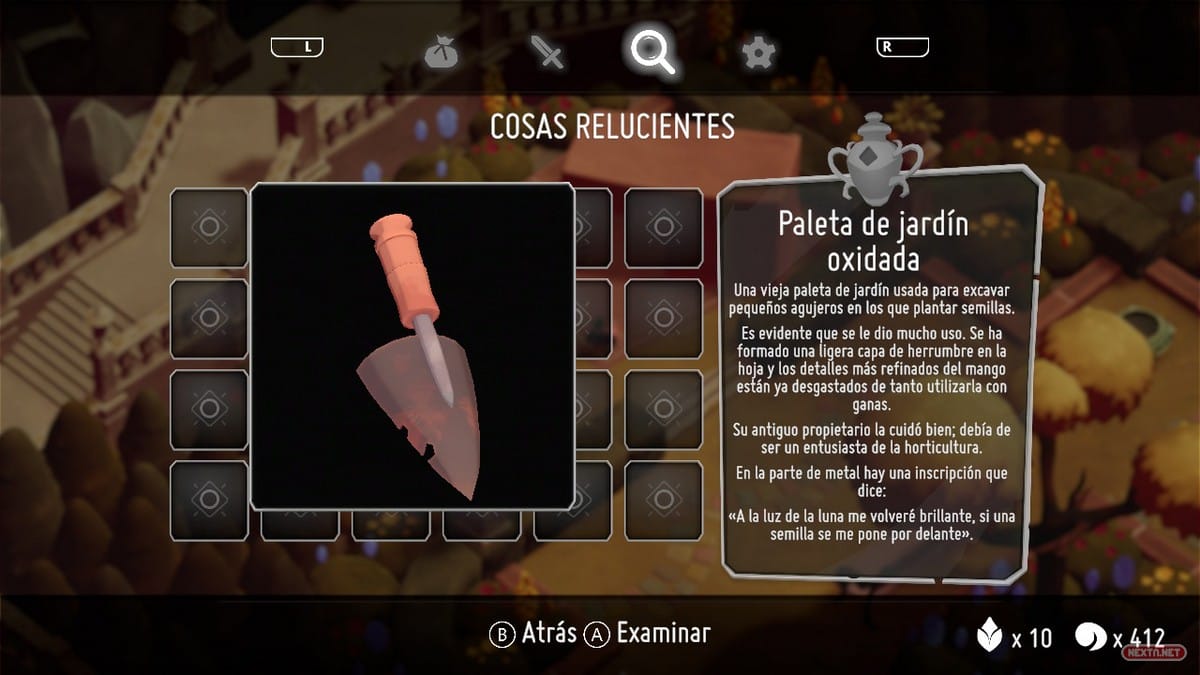The width and height of the screenshot is (1200, 675).
Task: Open the sword weapons tab
Action: pos(549,51)
